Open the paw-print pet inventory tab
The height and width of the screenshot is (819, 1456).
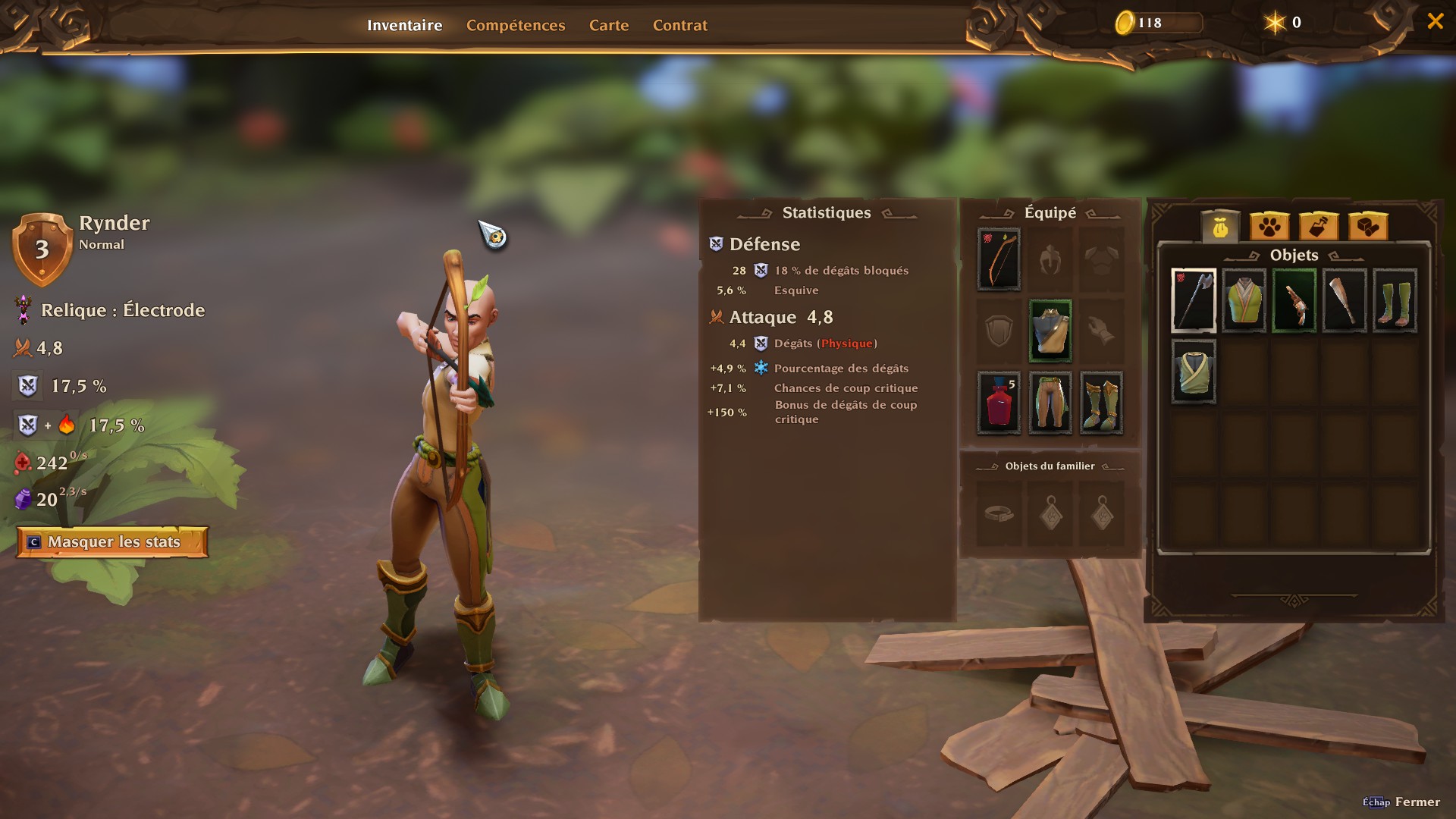[1269, 226]
